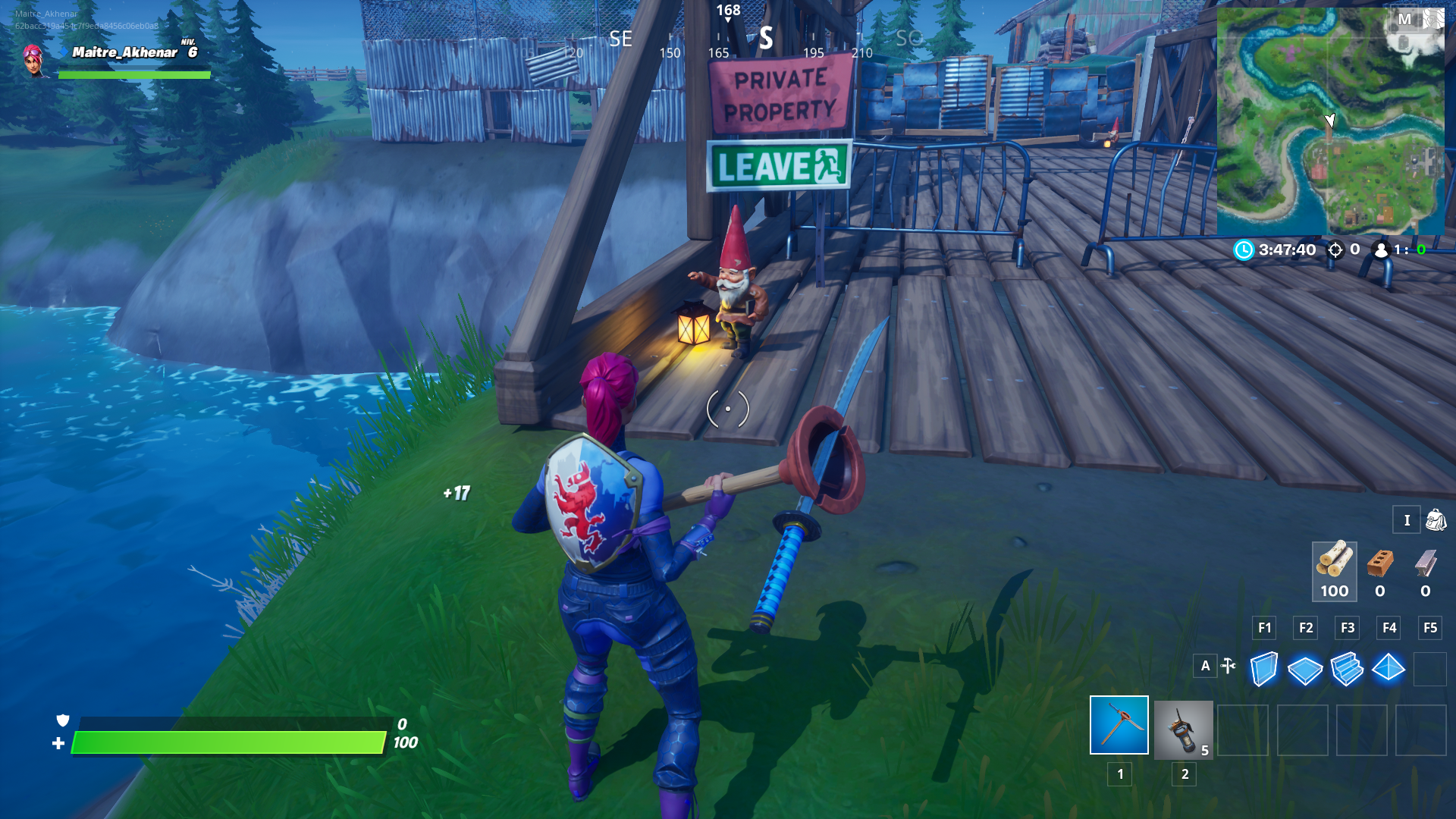Select the floor building piece
Image resolution: width=1456 pixels, height=819 pixels.
pyautogui.click(x=1305, y=669)
